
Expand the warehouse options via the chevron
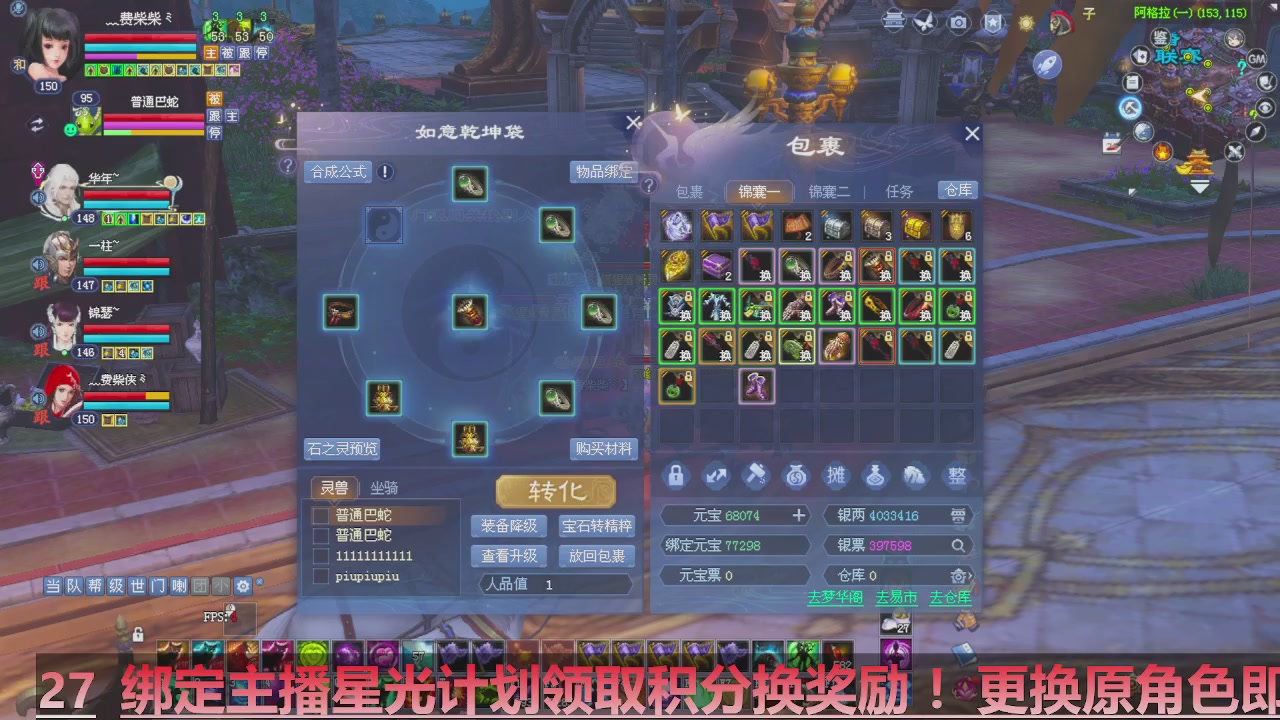point(970,576)
